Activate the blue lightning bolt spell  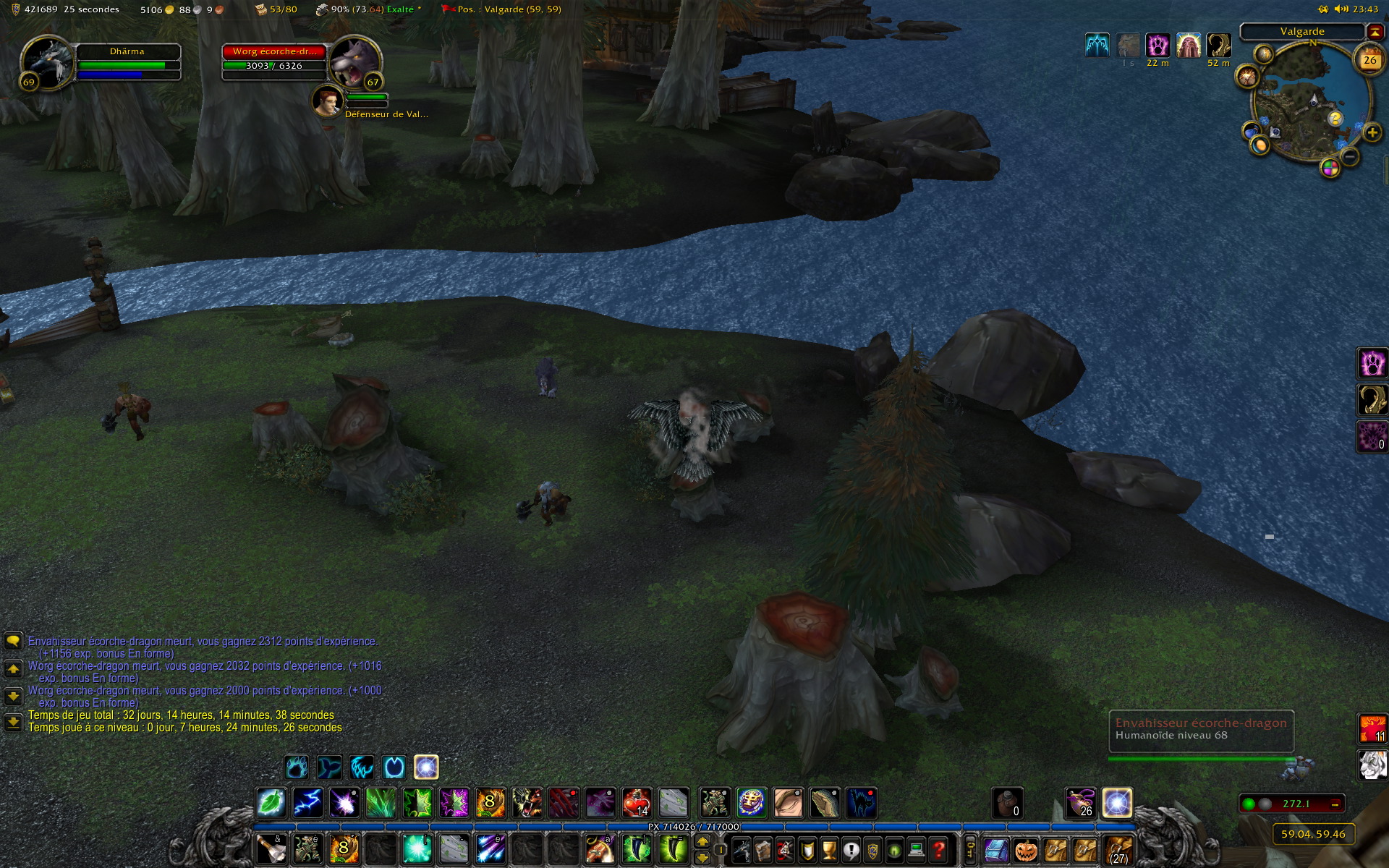point(307,803)
